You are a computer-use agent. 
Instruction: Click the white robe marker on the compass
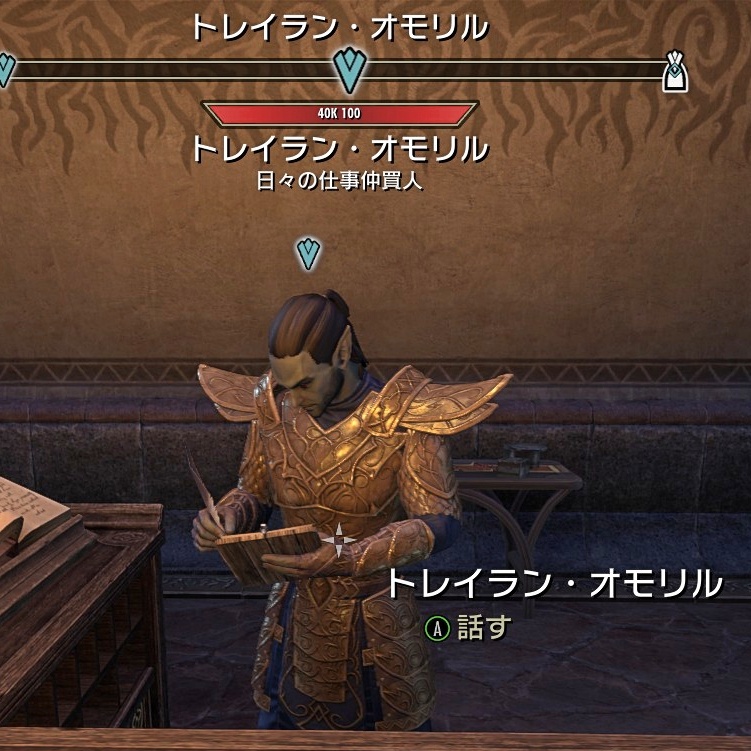click(x=677, y=72)
